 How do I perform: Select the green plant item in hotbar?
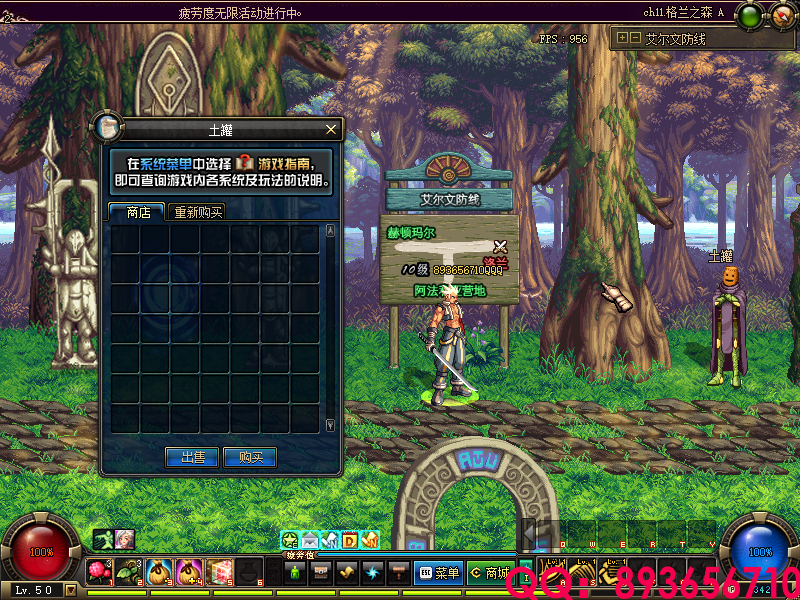(x=129, y=571)
